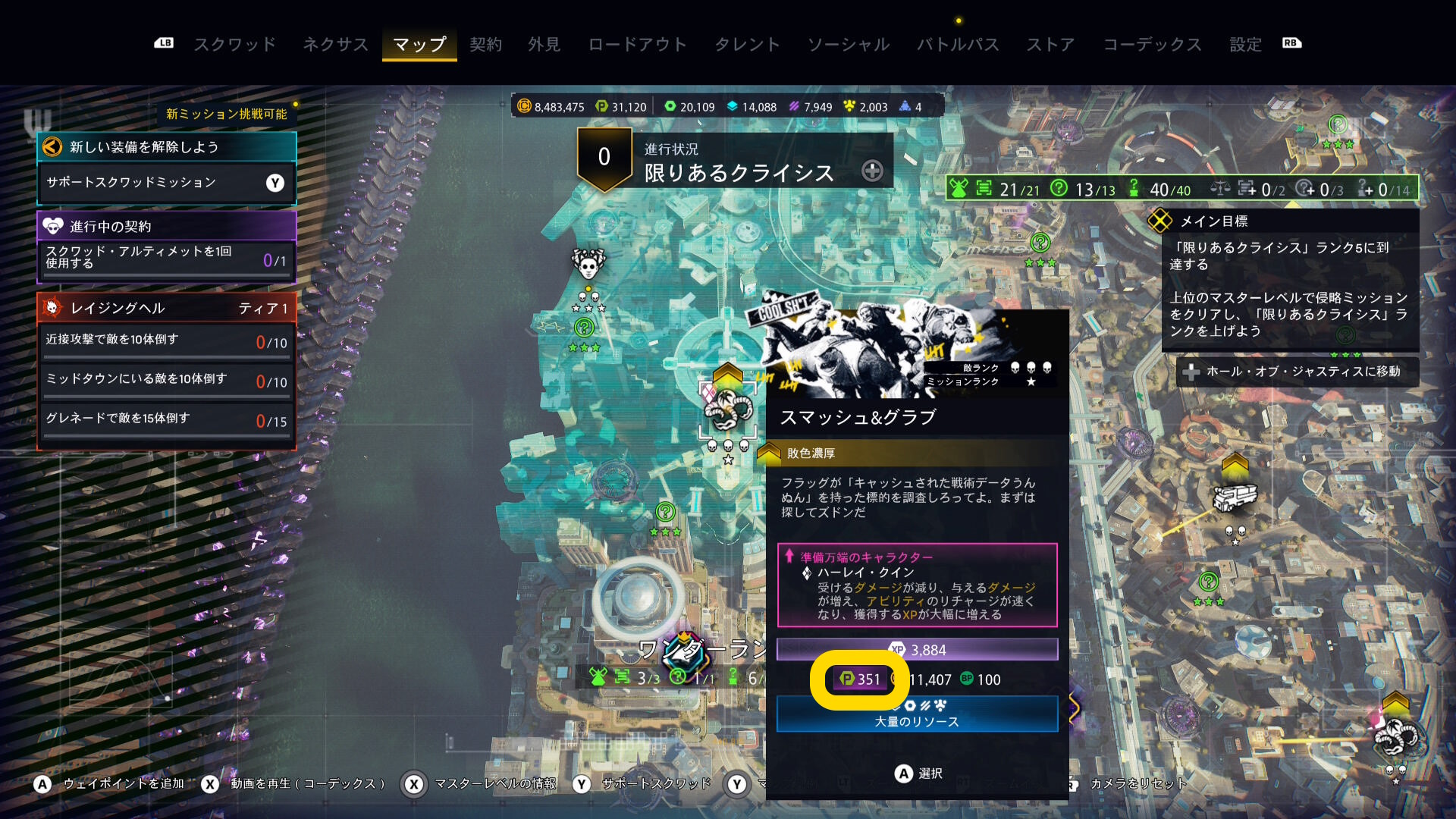Image resolution: width=1456 pixels, height=819 pixels.
Task: Open the ロードアウト tab
Action: [x=637, y=45]
